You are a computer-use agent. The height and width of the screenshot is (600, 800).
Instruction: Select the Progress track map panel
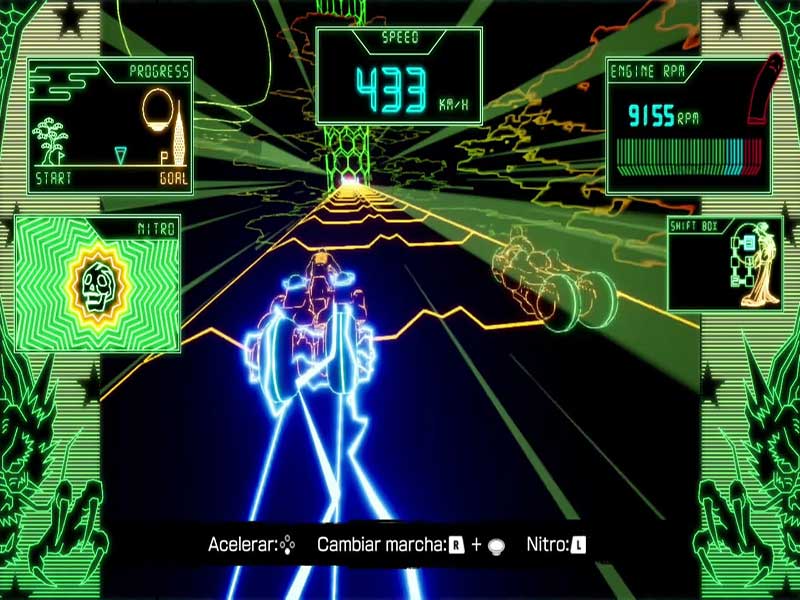point(110,127)
